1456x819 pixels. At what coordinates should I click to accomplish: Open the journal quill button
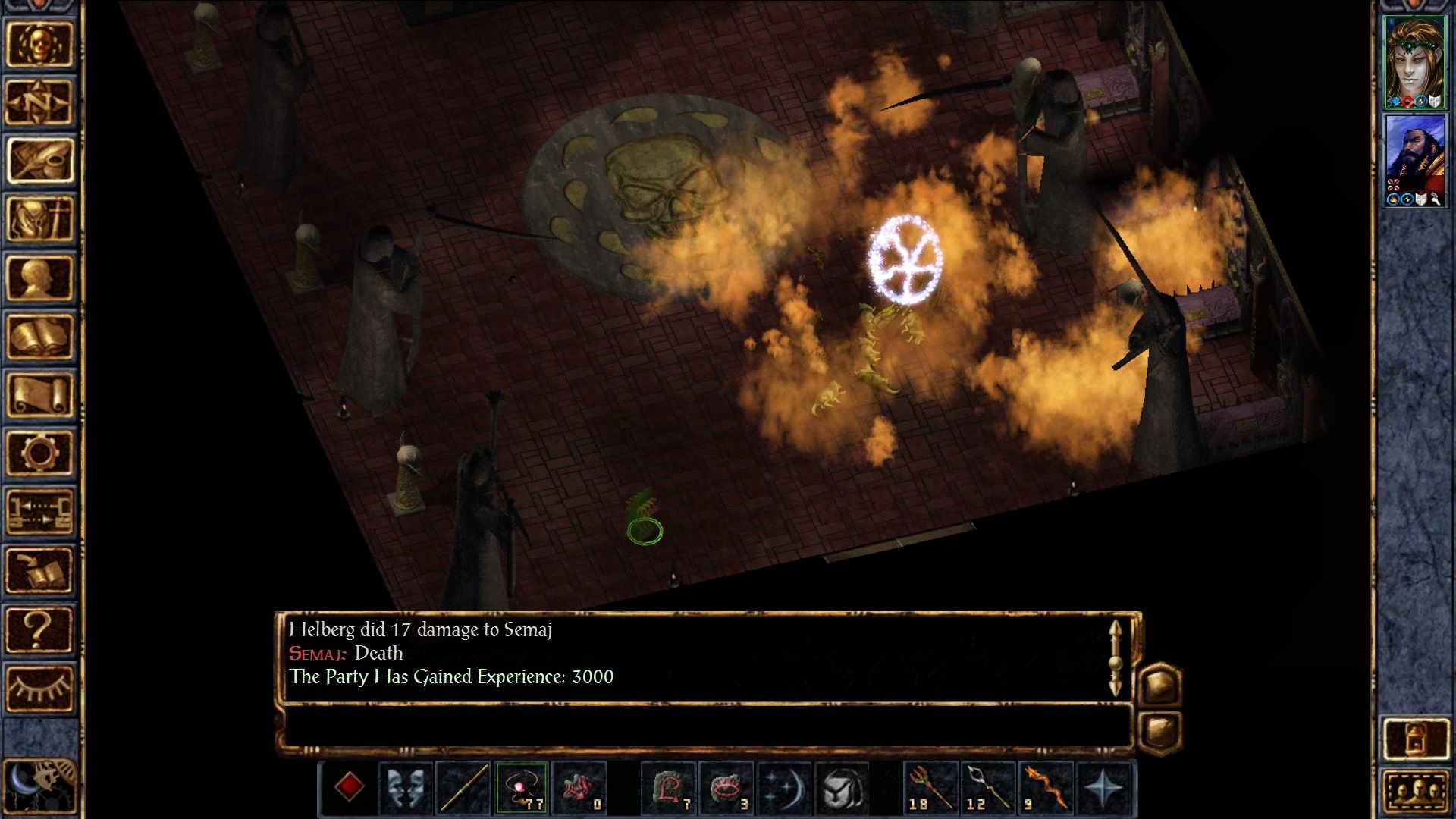(39, 161)
